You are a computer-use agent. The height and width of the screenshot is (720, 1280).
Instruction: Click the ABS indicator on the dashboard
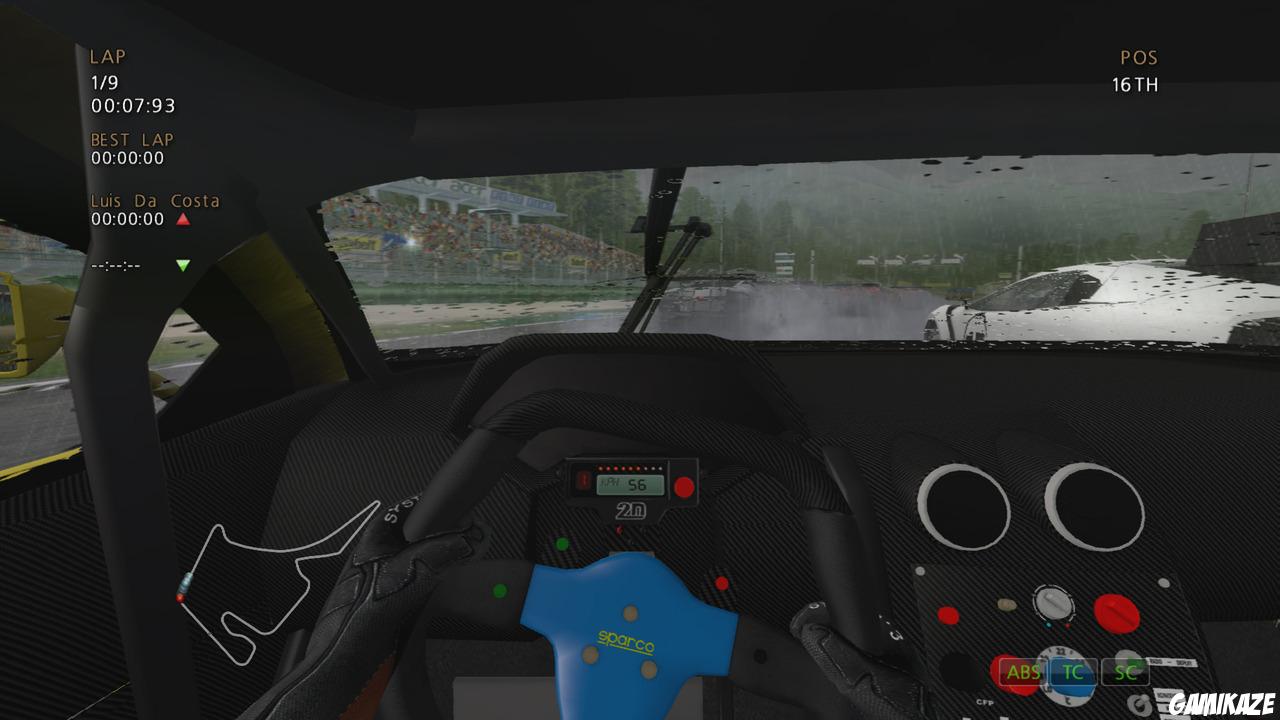click(1023, 673)
